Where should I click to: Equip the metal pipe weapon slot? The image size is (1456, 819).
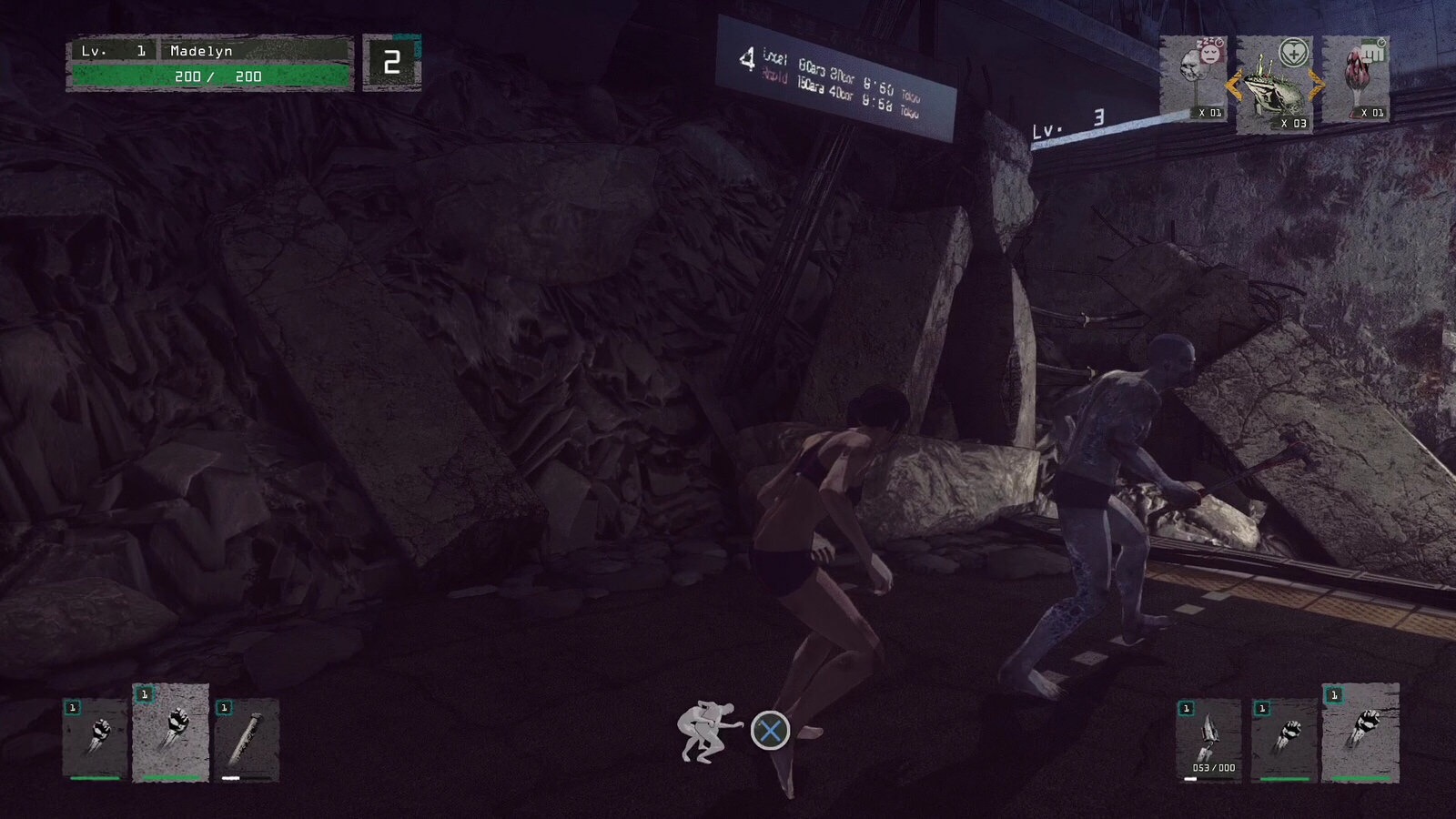coord(248,739)
